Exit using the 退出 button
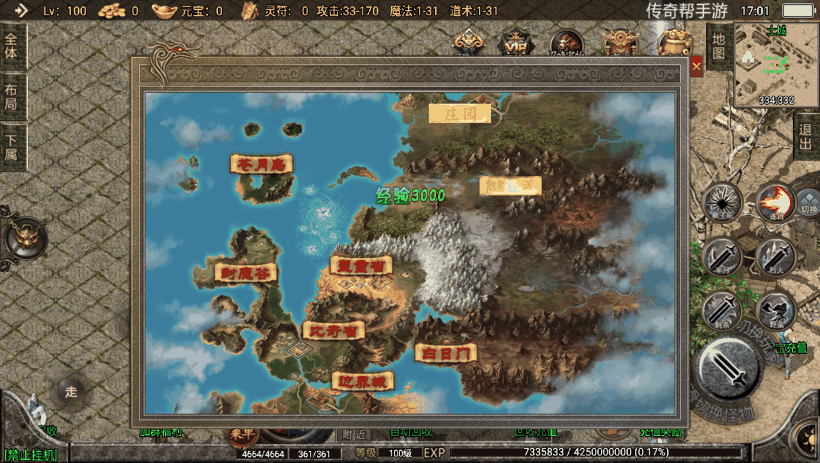 [x=805, y=136]
